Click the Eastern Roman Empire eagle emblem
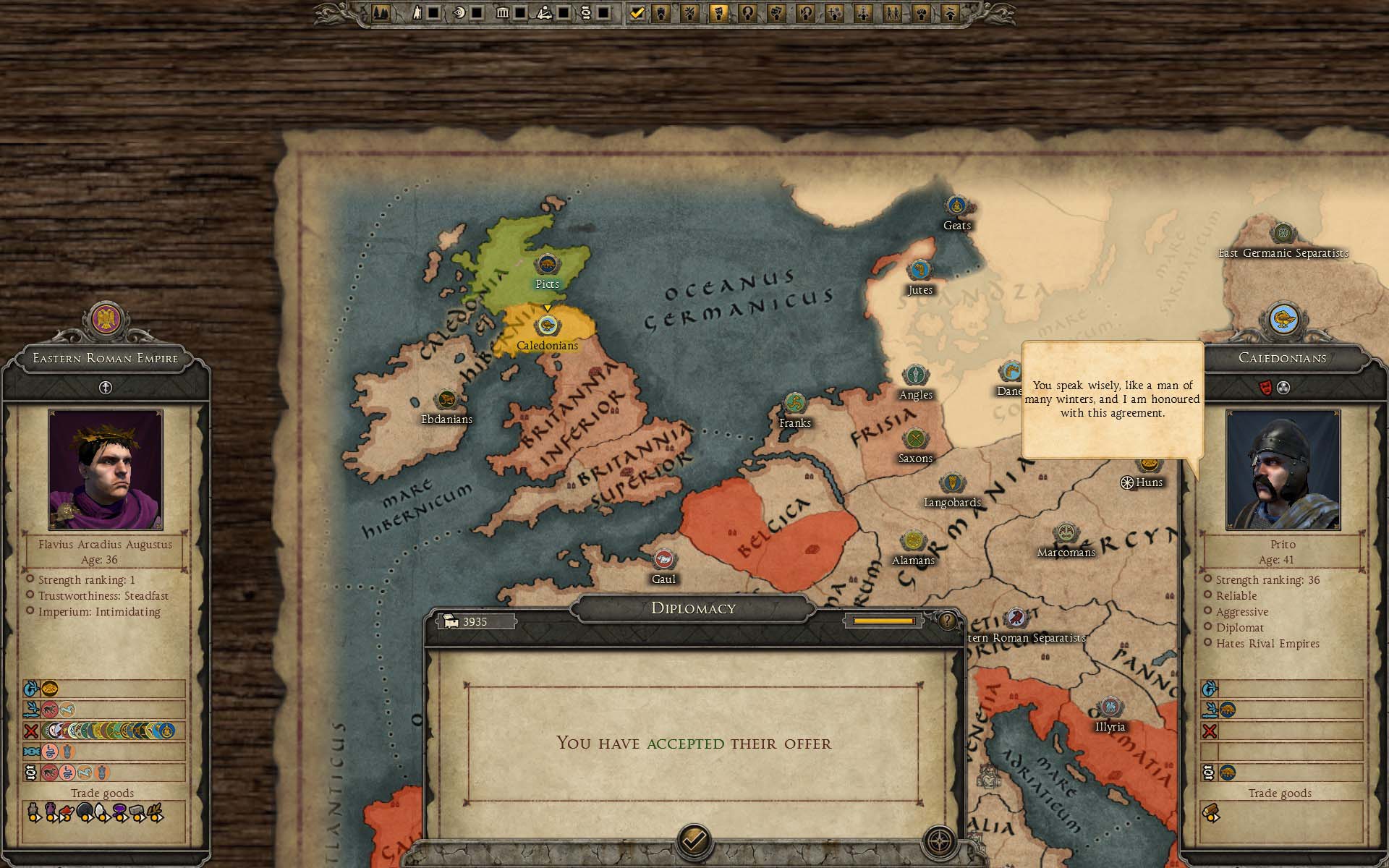The image size is (1389, 868). click(x=106, y=320)
